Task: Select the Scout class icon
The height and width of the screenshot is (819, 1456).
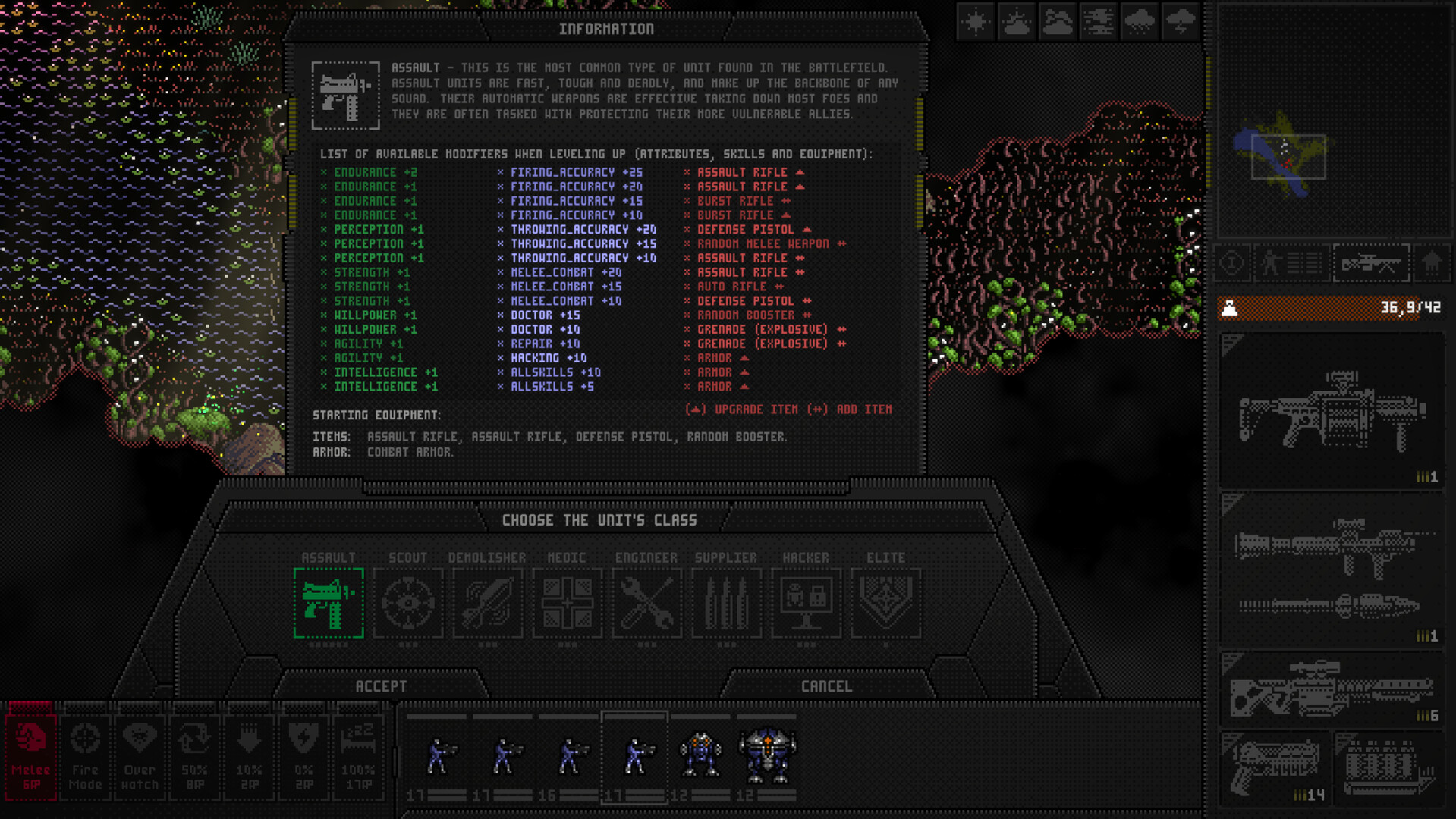Action: coord(409,603)
